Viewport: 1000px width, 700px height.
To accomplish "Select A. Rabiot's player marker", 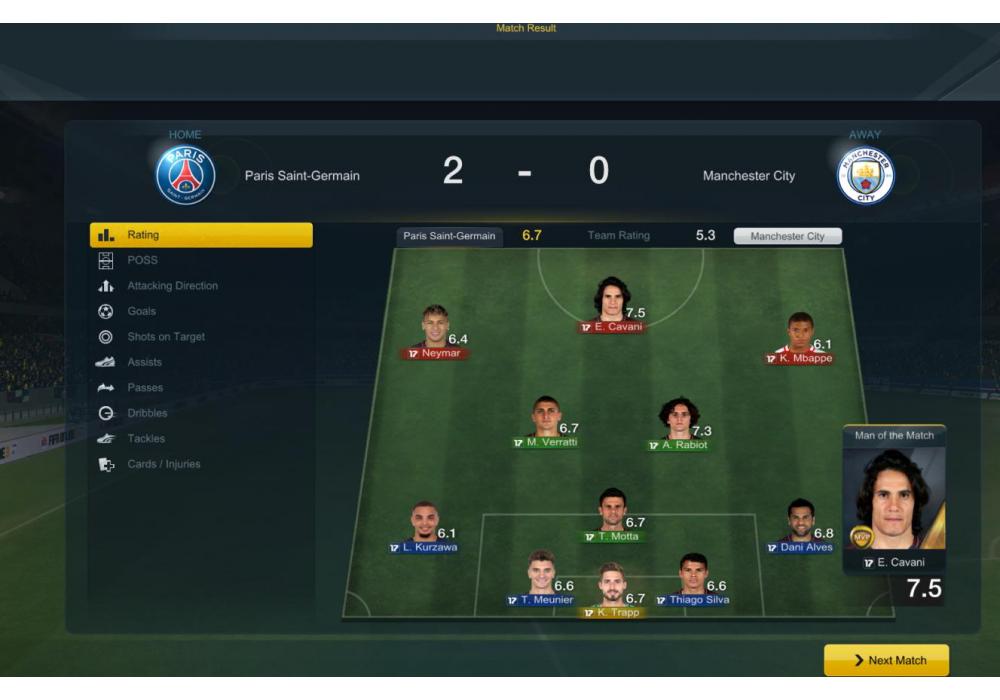I will pyautogui.click(x=678, y=424).
